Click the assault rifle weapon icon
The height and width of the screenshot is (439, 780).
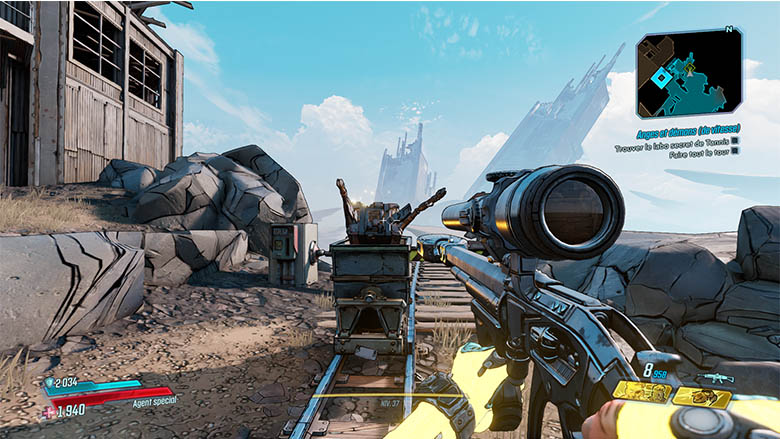(716, 379)
